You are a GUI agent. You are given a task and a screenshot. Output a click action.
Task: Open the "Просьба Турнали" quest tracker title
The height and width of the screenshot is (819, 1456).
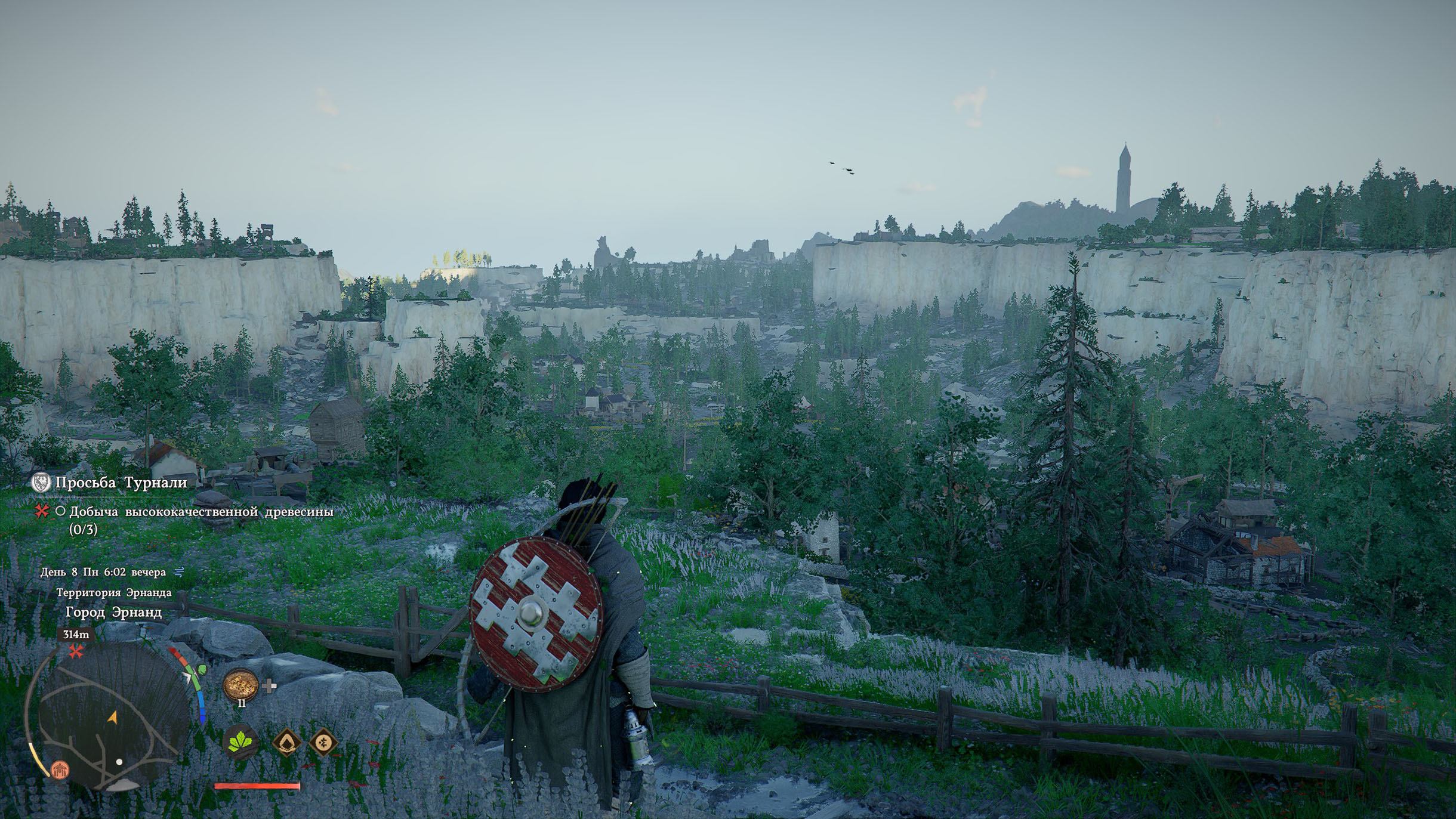(x=121, y=483)
